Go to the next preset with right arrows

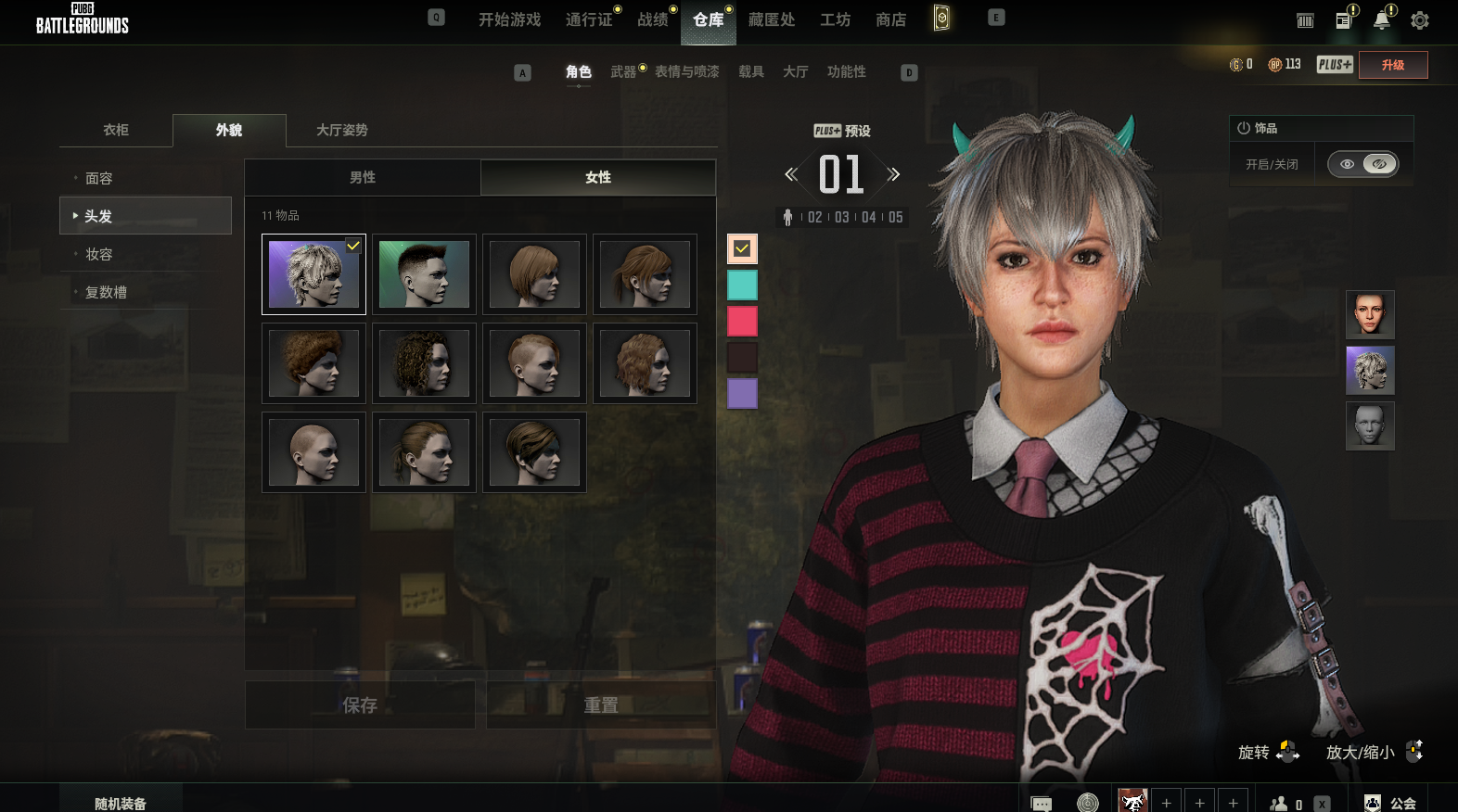(893, 174)
